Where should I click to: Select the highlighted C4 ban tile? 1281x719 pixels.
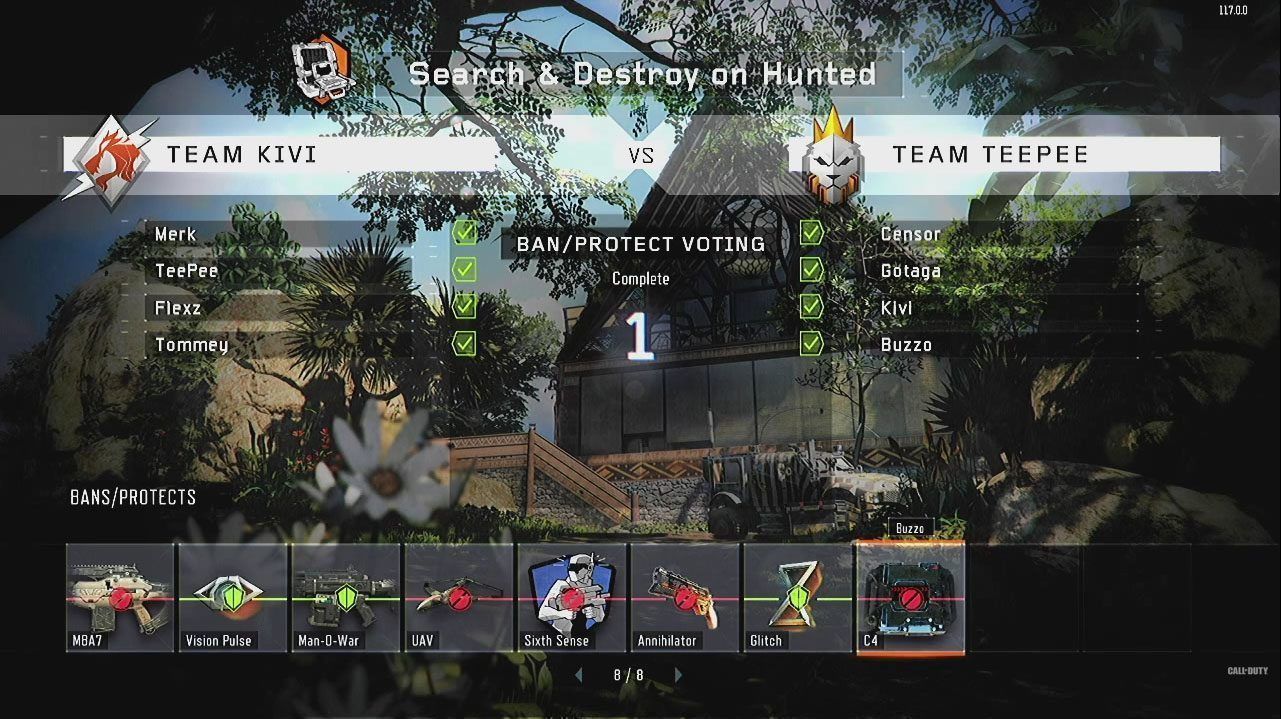coord(911,597)
